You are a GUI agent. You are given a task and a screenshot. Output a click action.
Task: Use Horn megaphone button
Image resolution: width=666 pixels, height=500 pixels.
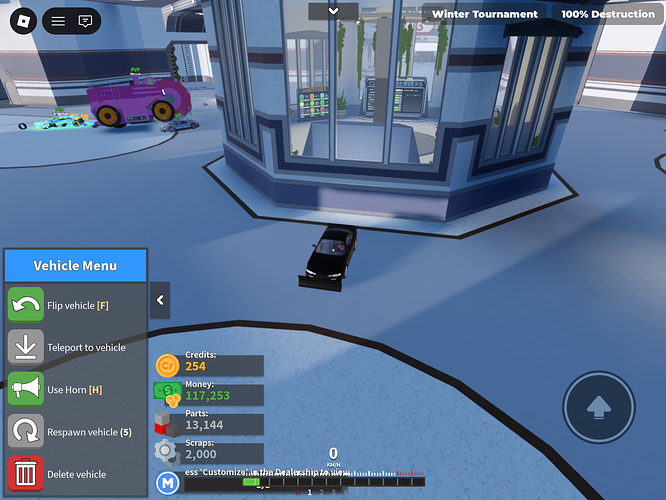(26, 389)
